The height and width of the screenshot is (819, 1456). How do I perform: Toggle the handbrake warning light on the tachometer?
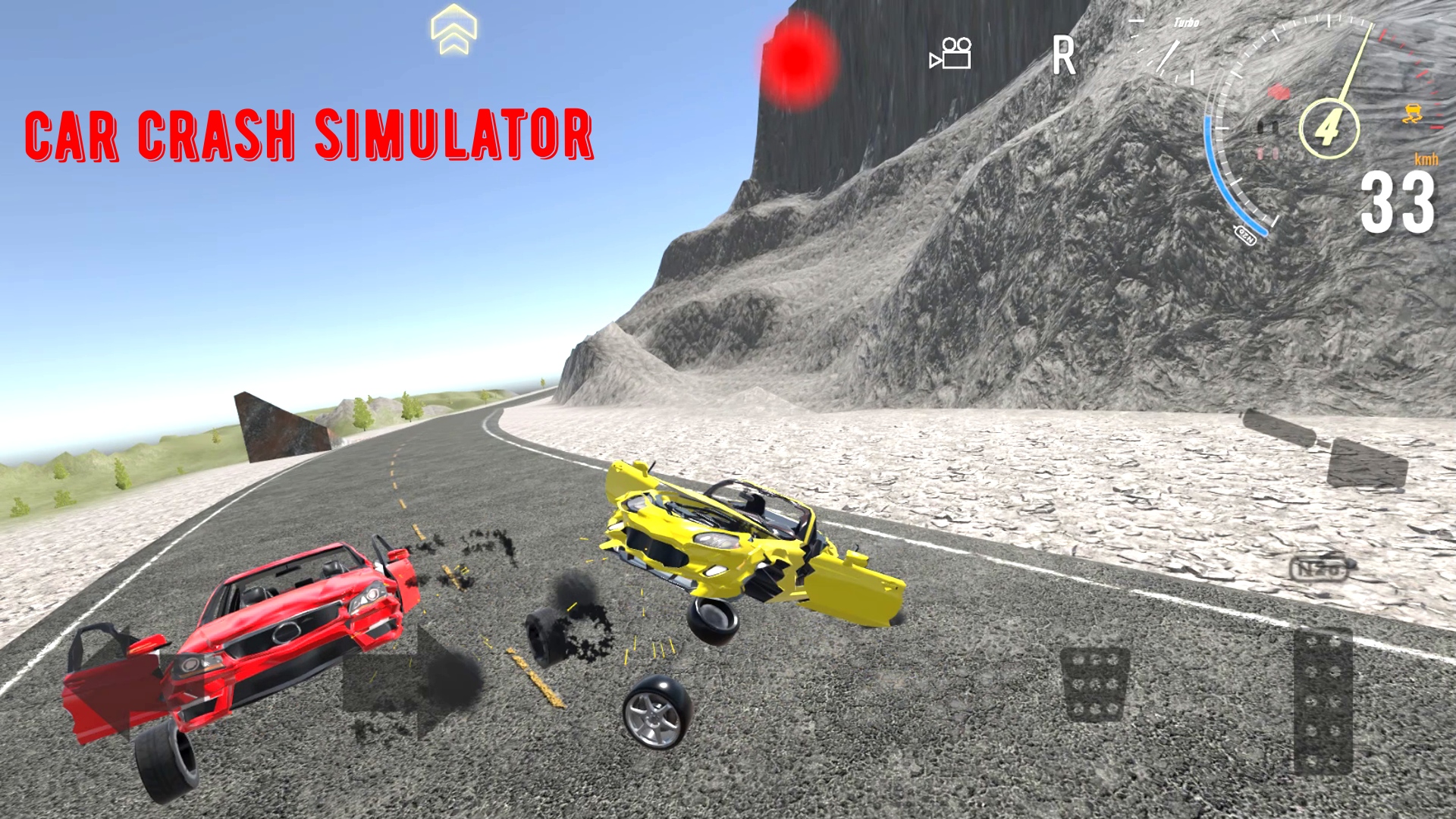[x=1279, y=92]
